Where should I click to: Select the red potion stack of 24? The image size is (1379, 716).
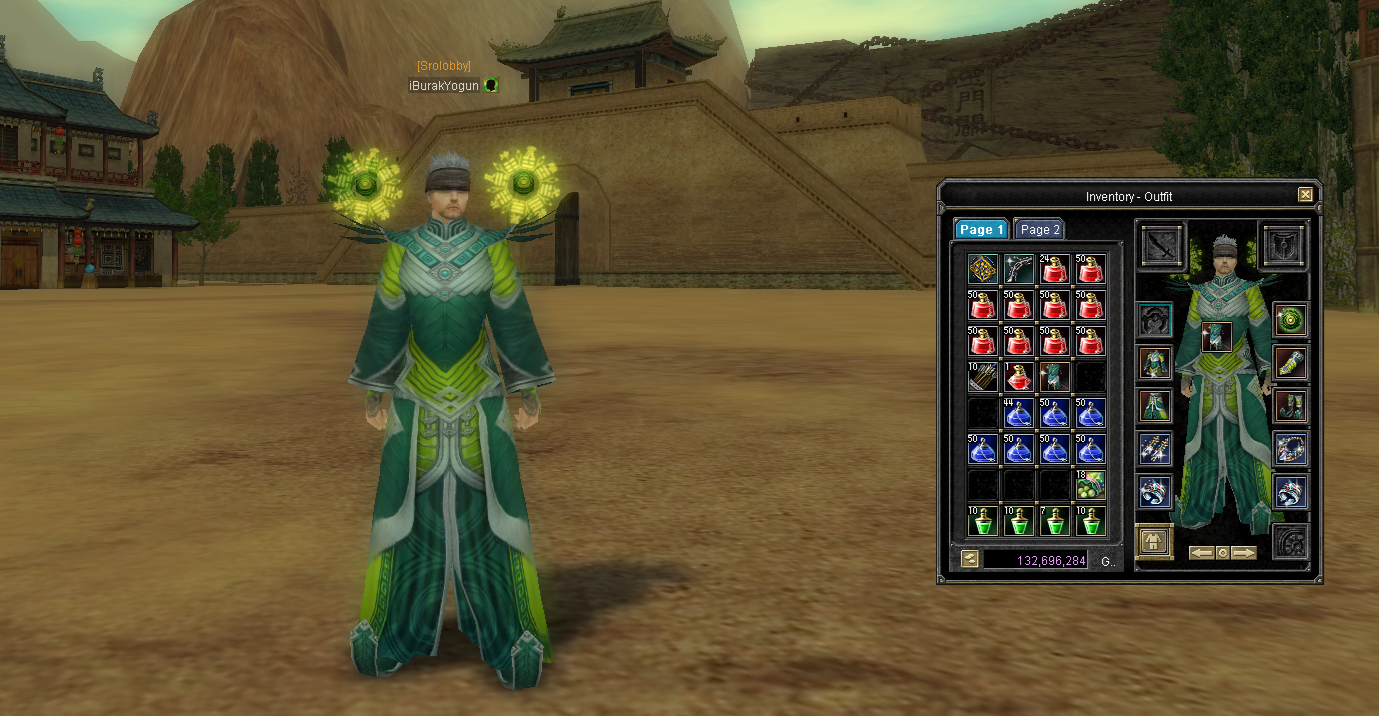tap(1055, 269)
